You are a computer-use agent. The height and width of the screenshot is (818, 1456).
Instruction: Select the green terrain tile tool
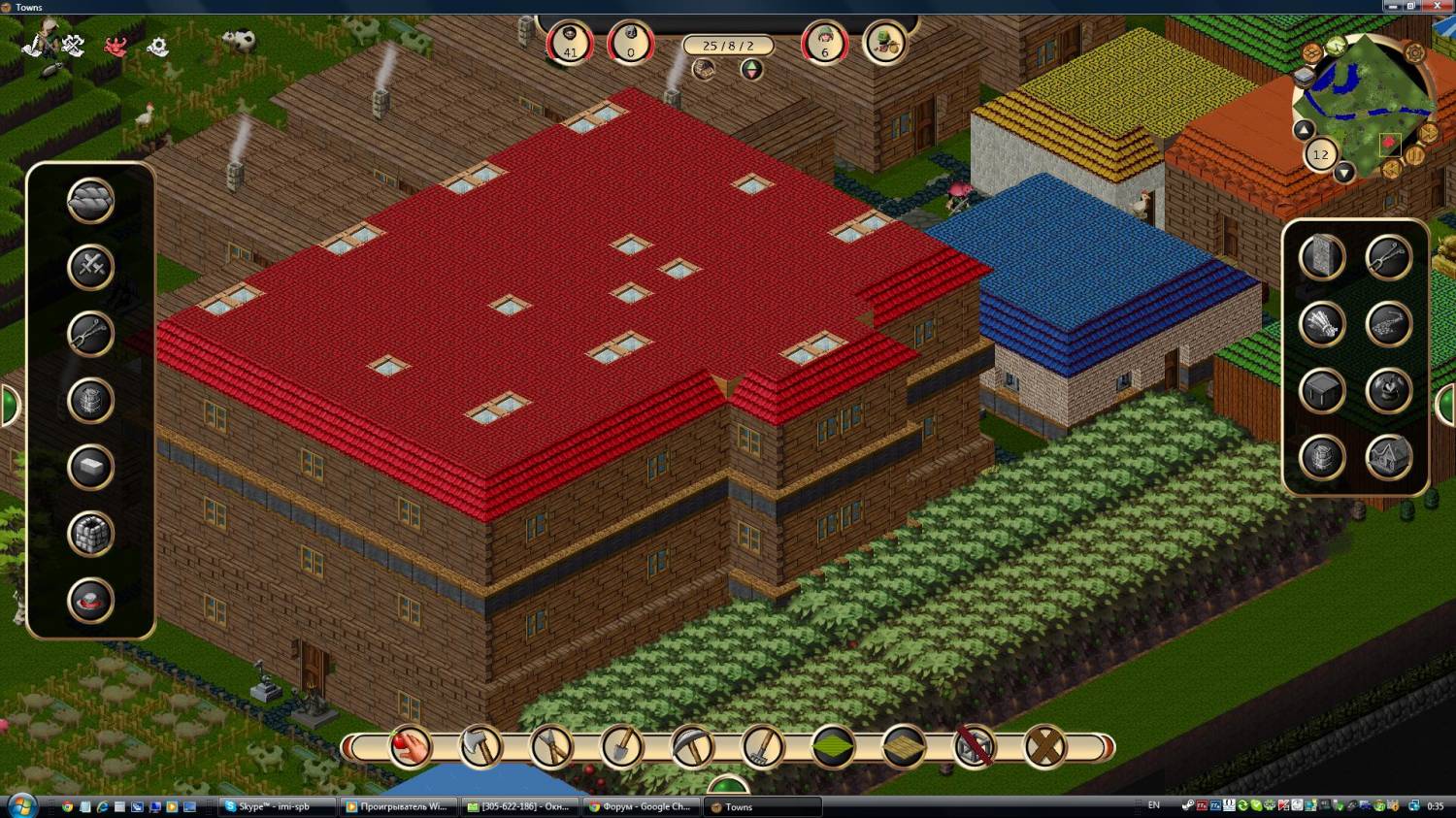coord(833,746)
